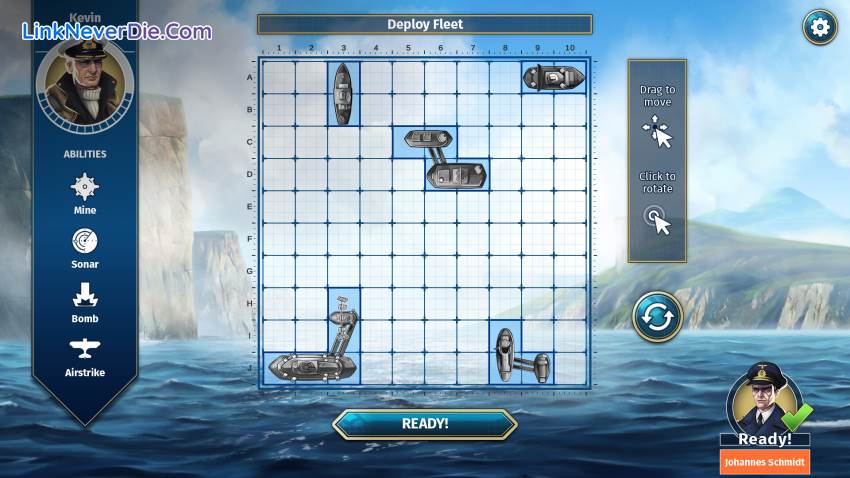Viewport: 850px width, 478px height.
Task: Select the vertical ship in column 3 rows A-B
Action: point(343,93)
